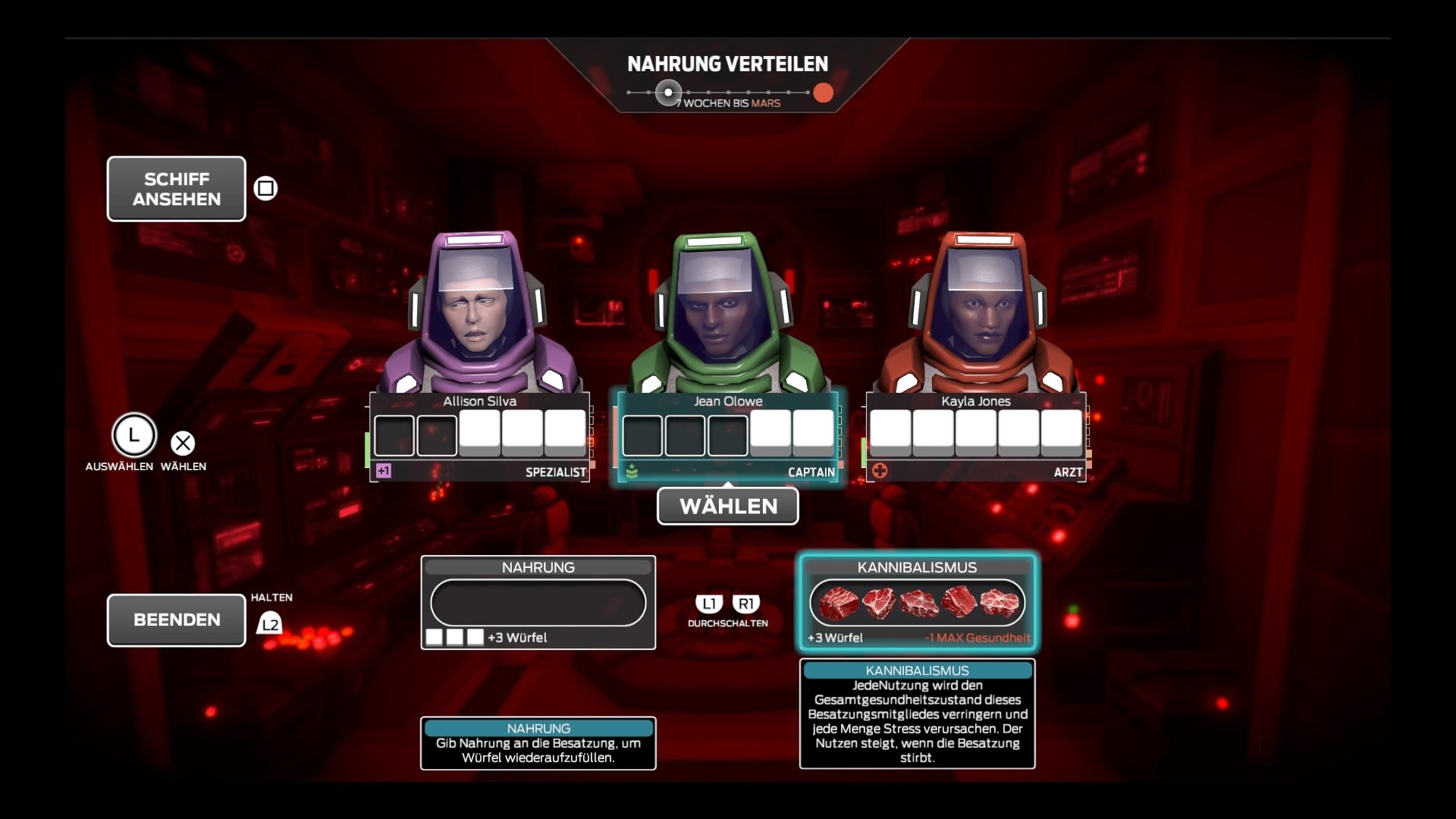Click the purple +1 icon on Allison Silva's card
The width and height of the screenshot is (1456, 819).
(383, 471)
